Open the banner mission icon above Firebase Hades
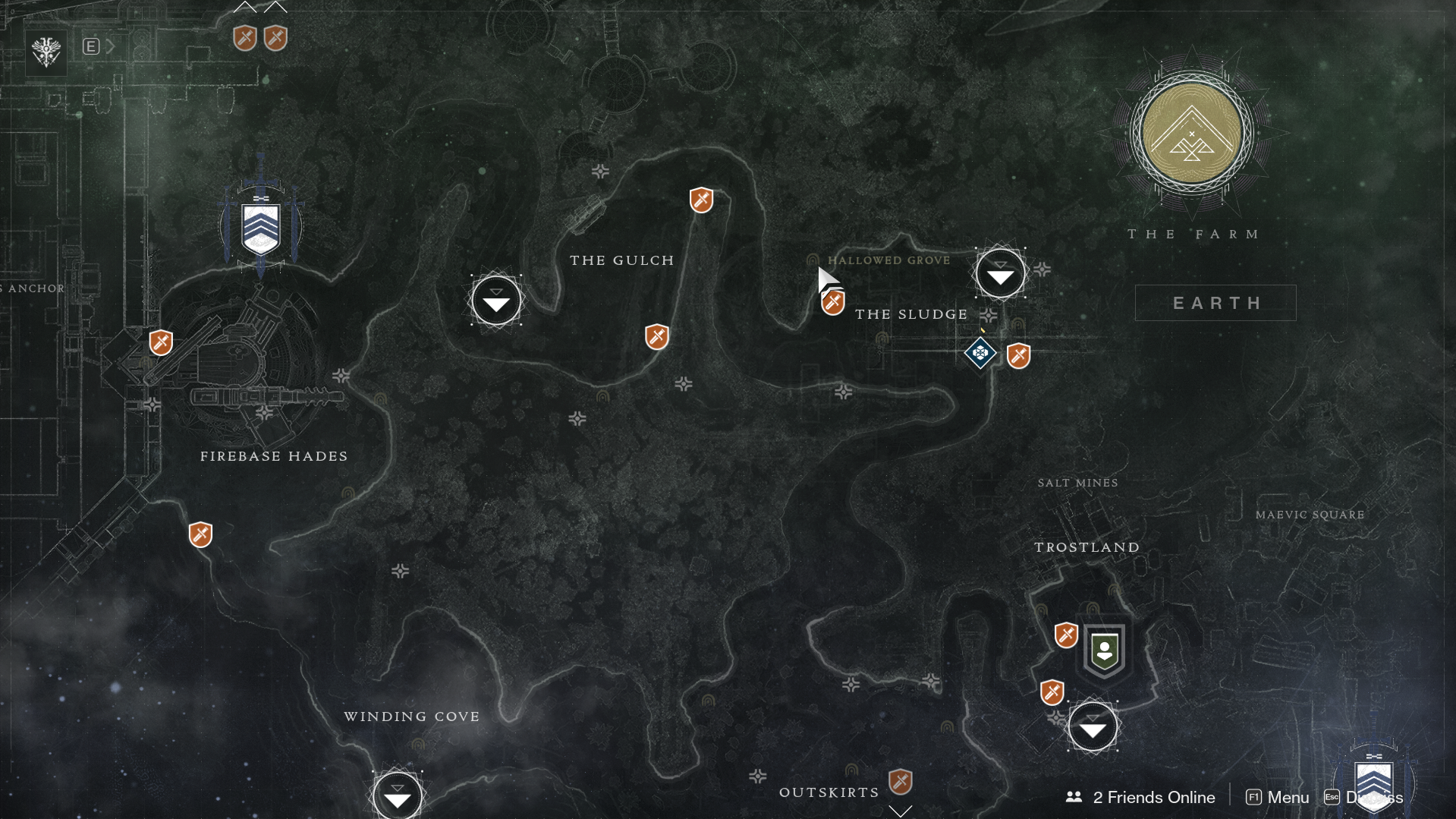This screenshot has width=1456, height=819. click(260, 227)
